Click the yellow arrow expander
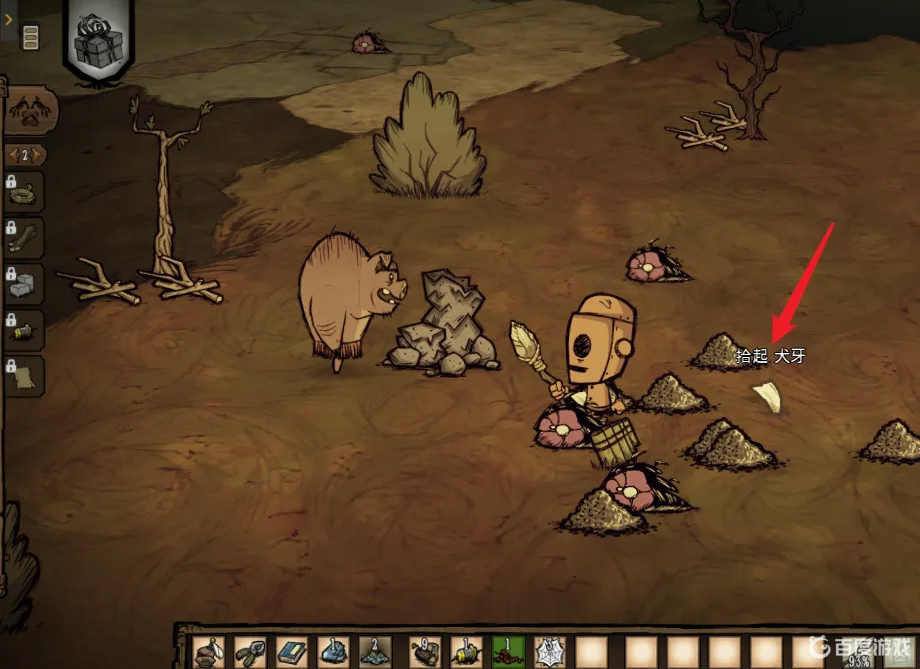The width and height of the screenshot is (920, 669). pos(8,17)
